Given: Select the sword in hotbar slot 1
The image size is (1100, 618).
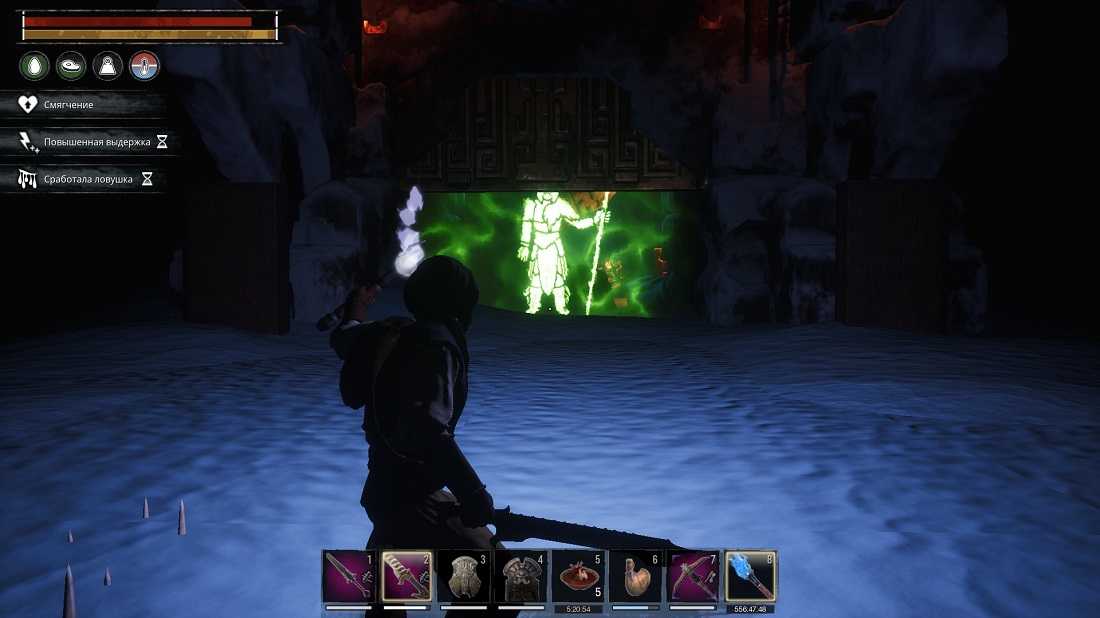Looking at the screenshot, I should coord(349,576).
